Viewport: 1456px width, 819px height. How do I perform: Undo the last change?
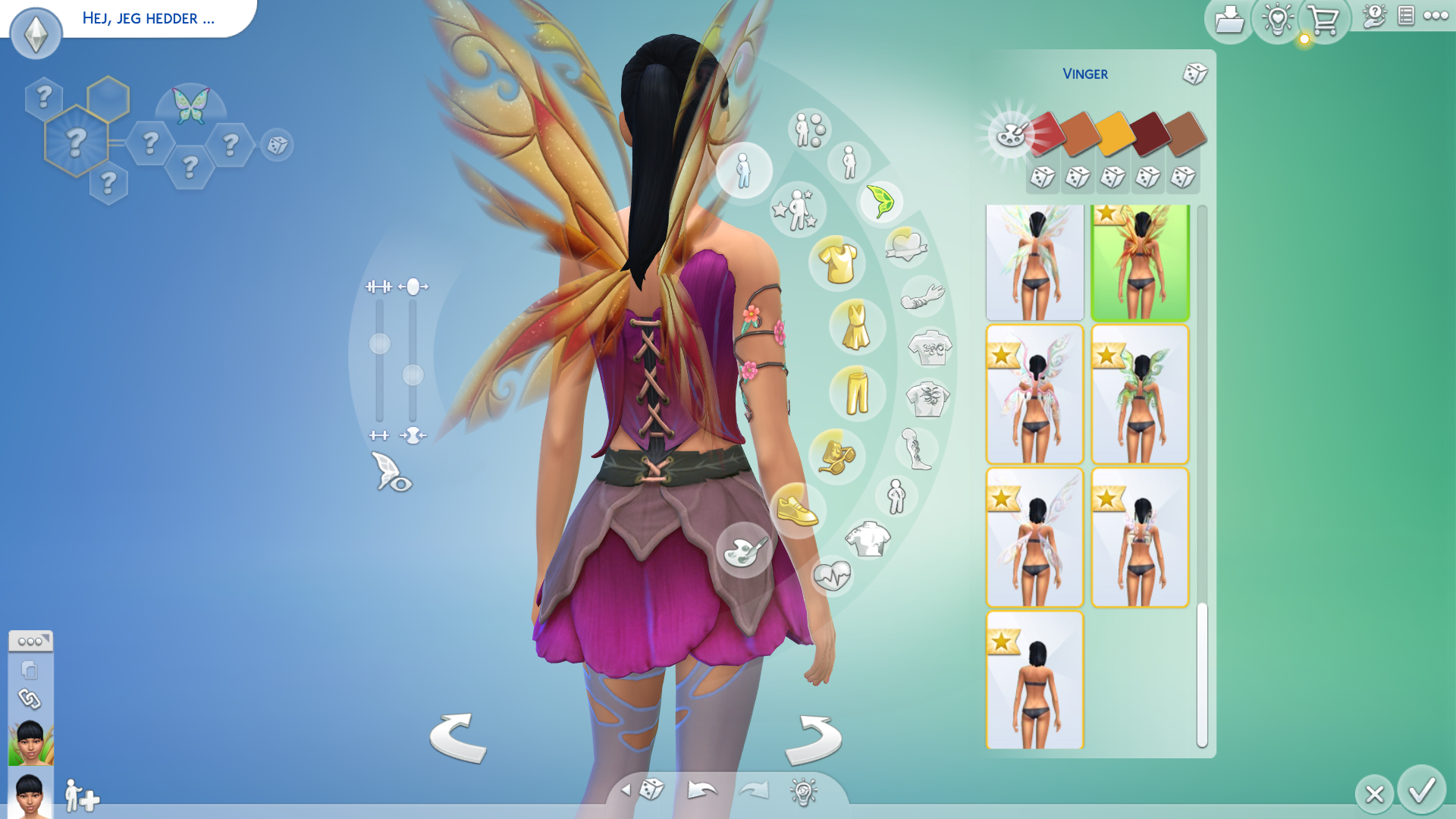702,790
